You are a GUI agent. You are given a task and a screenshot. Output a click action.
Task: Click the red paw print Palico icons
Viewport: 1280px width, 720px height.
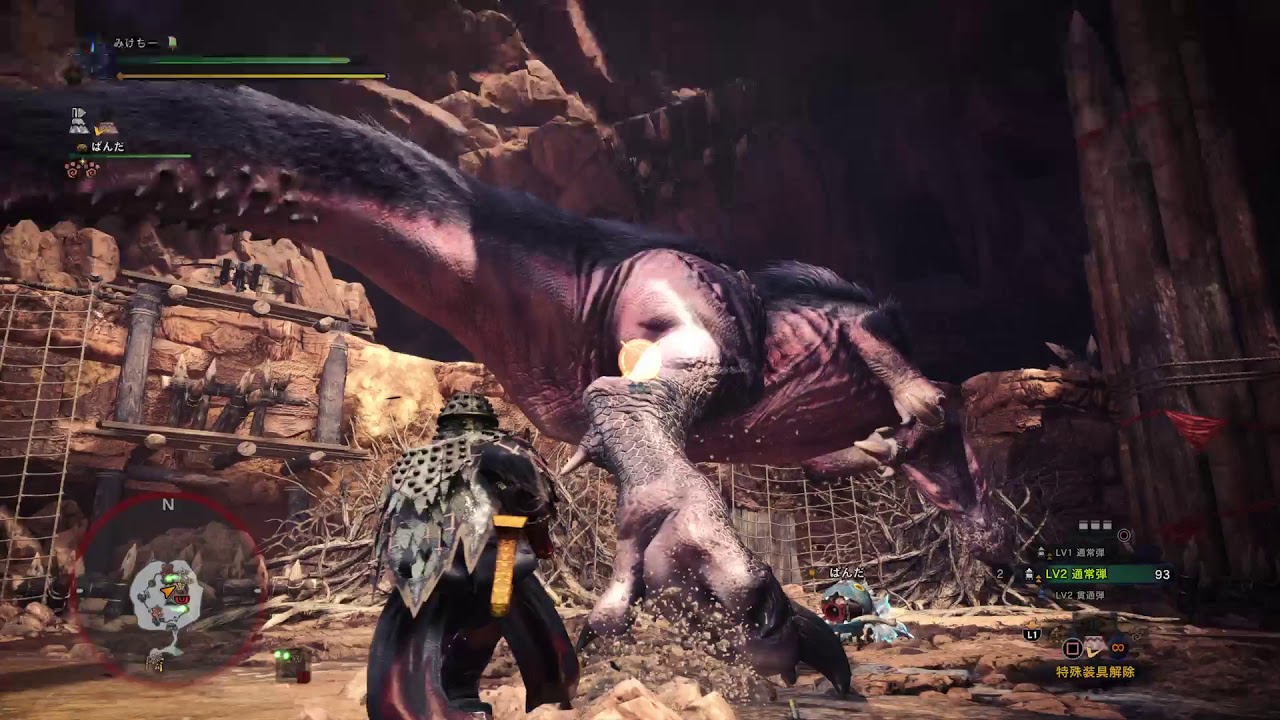pos(81,169)
